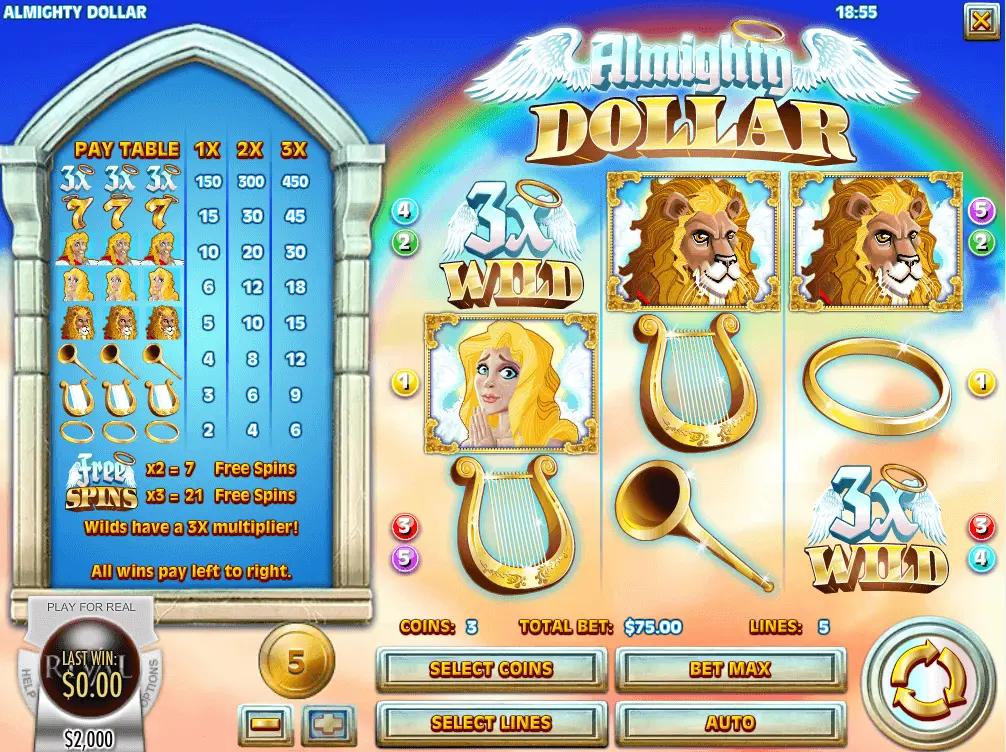Select the red payline 3 marker on the left

[x=405, y=527]
